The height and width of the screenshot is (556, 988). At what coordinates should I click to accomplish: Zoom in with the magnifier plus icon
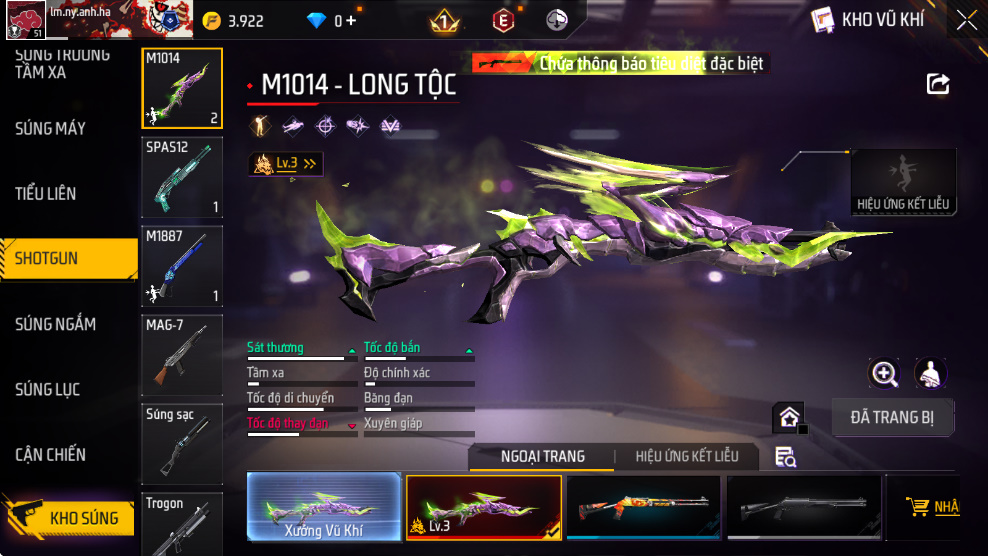click(x=884, y=374)
